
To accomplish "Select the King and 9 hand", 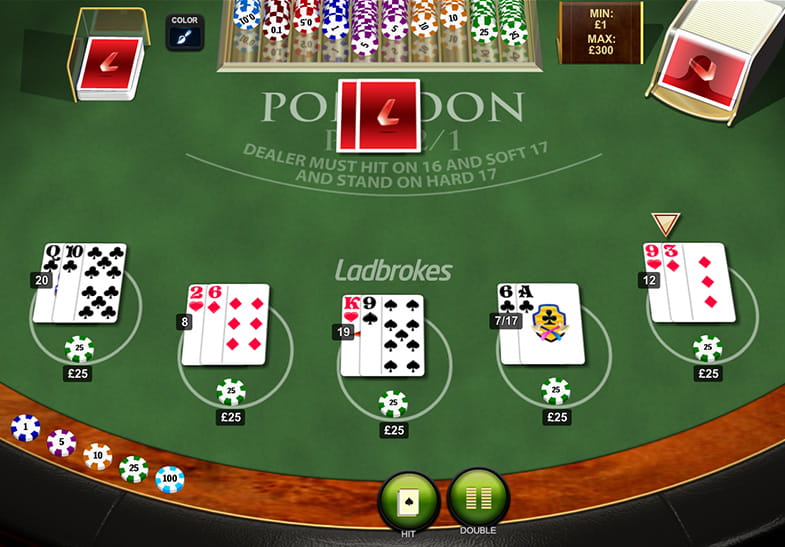I will [385, 335].
